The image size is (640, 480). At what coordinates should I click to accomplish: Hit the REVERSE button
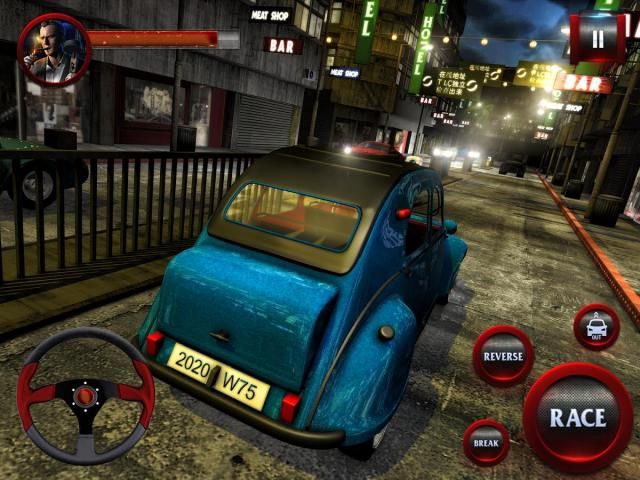(x=503, y=356)
